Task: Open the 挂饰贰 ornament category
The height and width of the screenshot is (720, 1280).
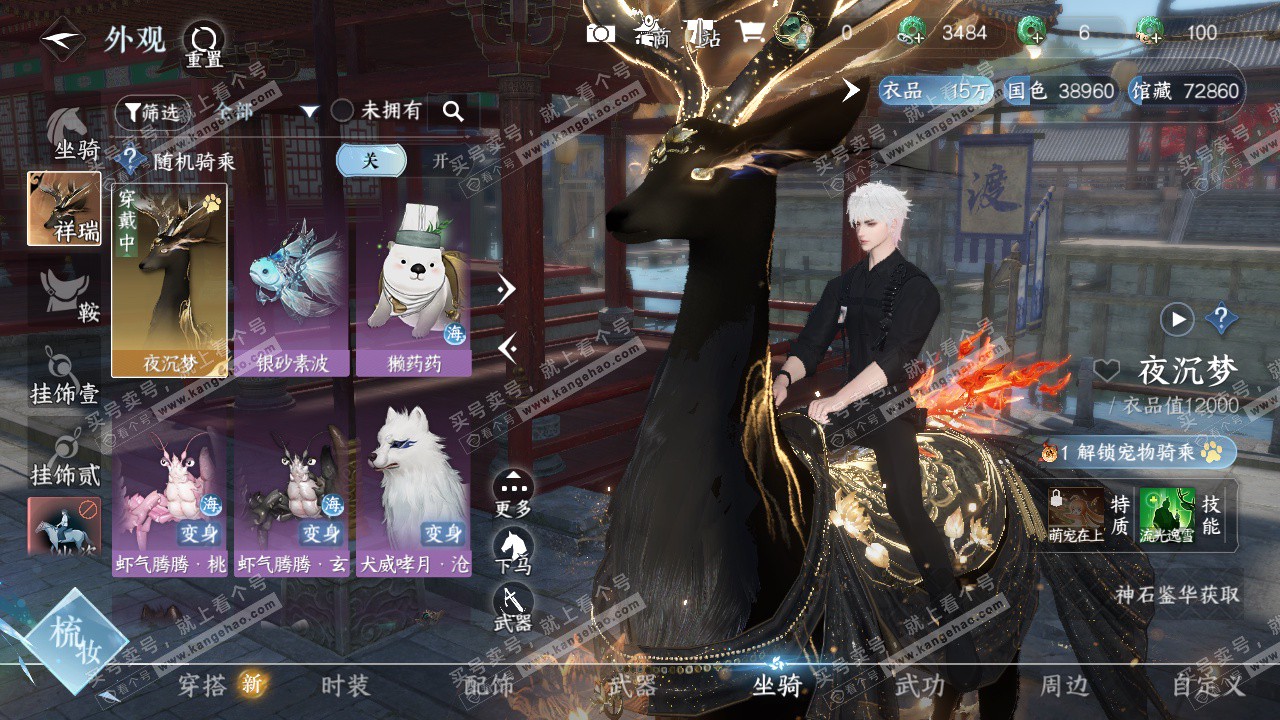Action: click(65, 458)
